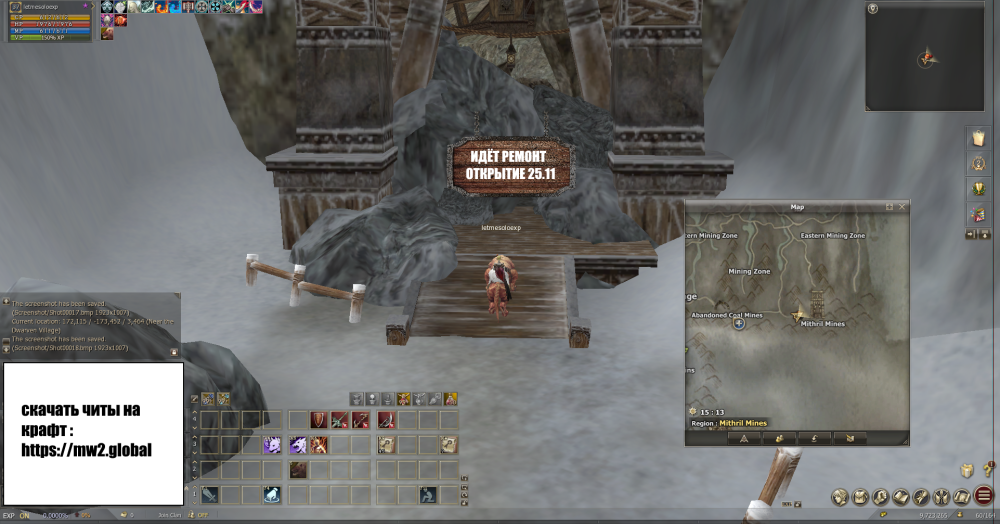Viewport: 1000px width, 524px height.
Task: Click the white pouch icon in hotbar
Action: [x=270, y=494]
